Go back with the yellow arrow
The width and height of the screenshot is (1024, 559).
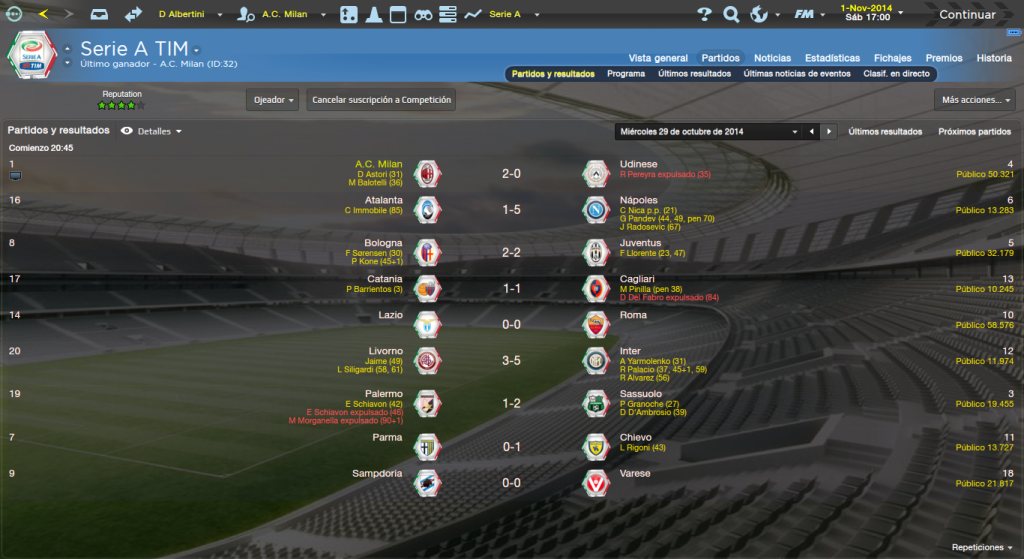43,14
